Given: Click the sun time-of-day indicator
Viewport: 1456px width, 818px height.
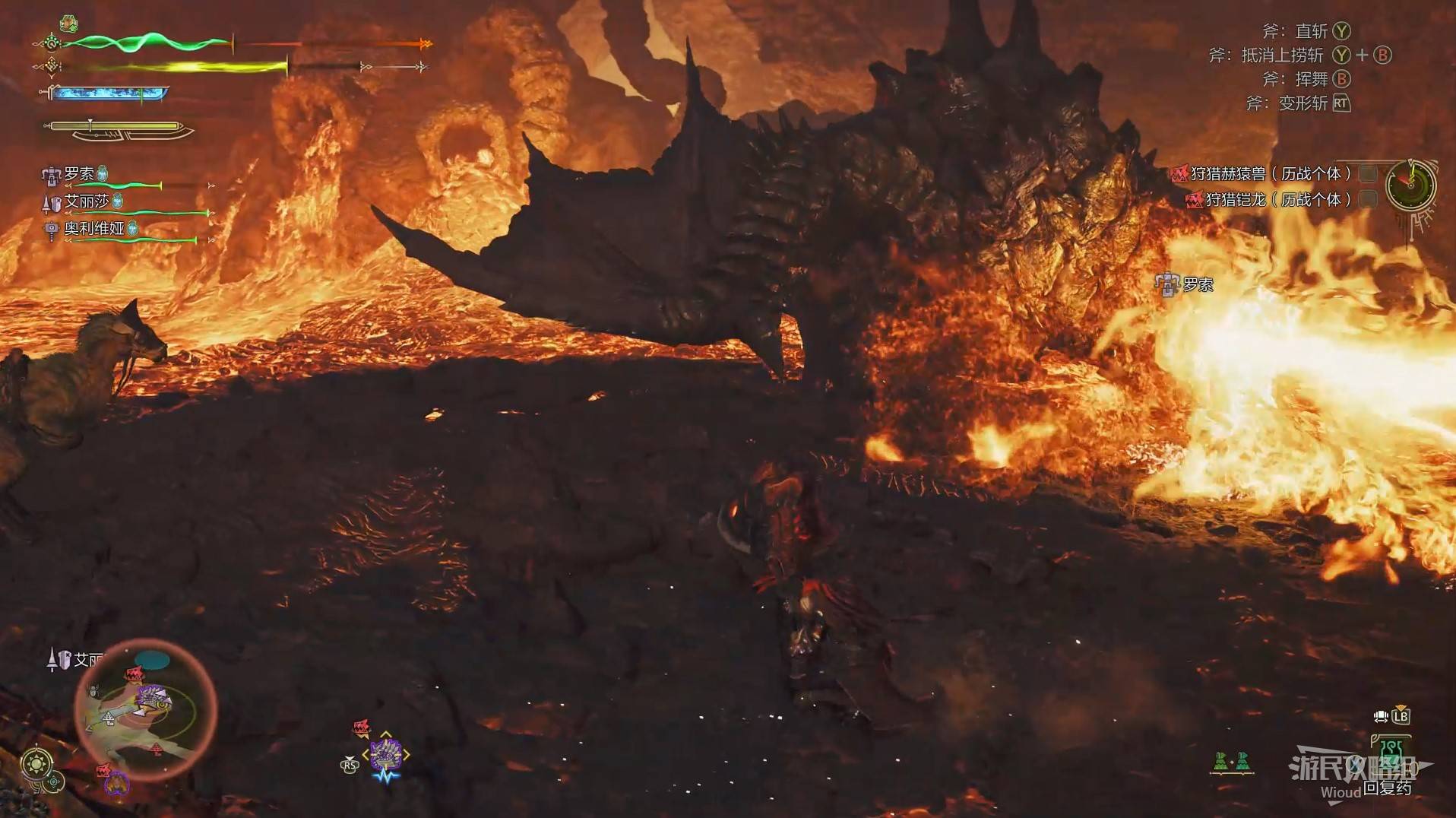Looking at the screenshot, I should pos(37,763).
